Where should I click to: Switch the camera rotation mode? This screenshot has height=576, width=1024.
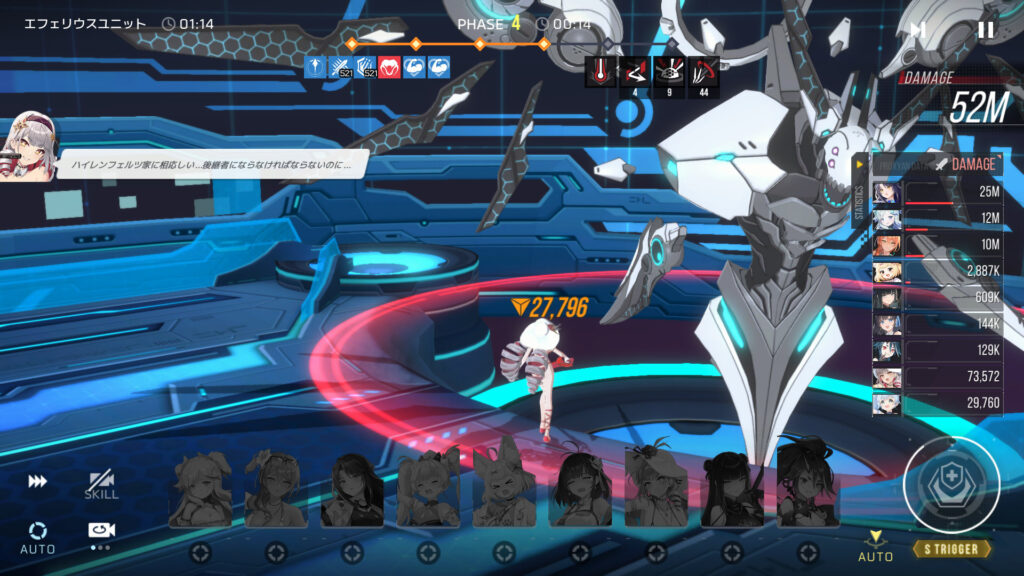click(x=100, y=533)
